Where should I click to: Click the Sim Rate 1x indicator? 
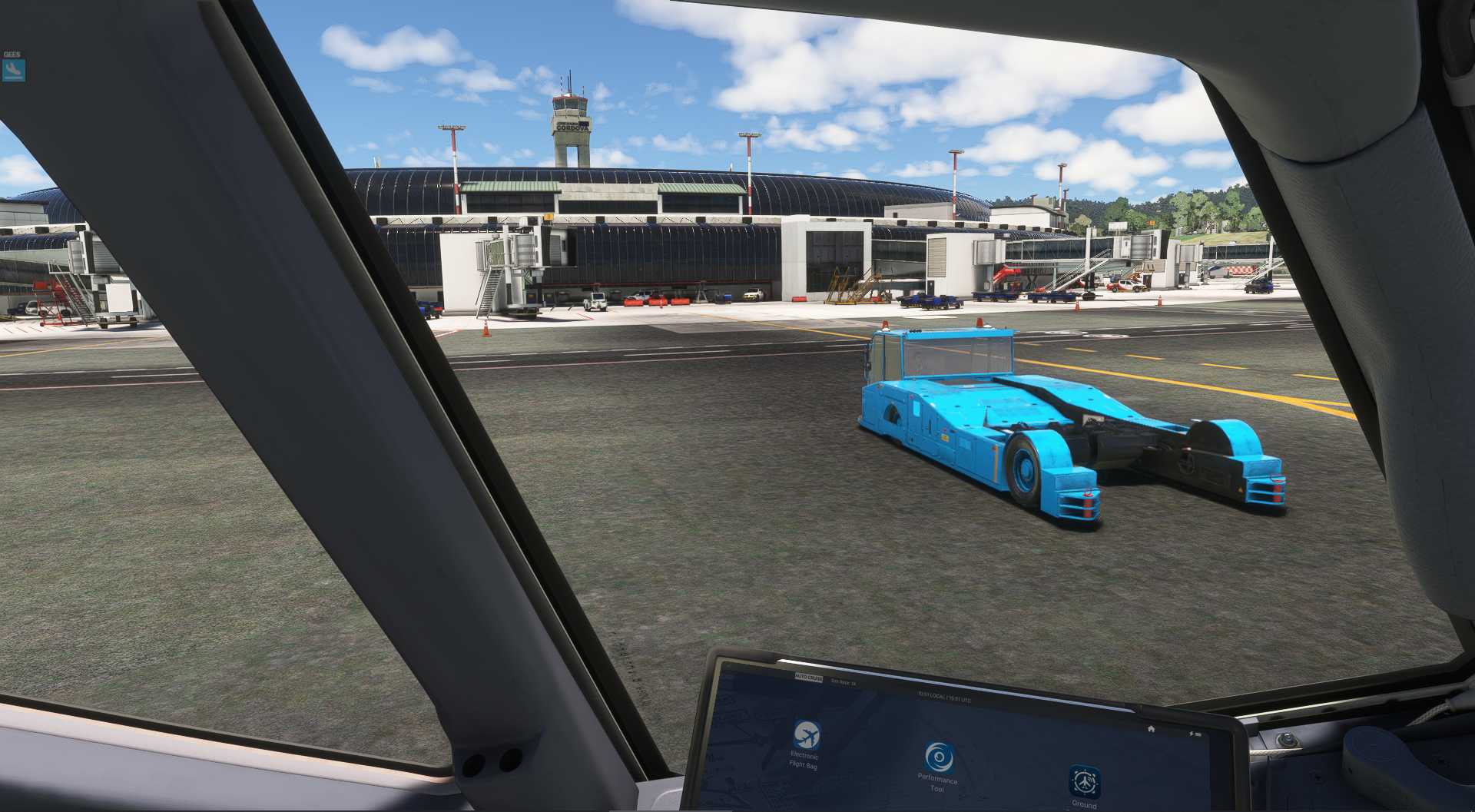click(x=844, y=682)
